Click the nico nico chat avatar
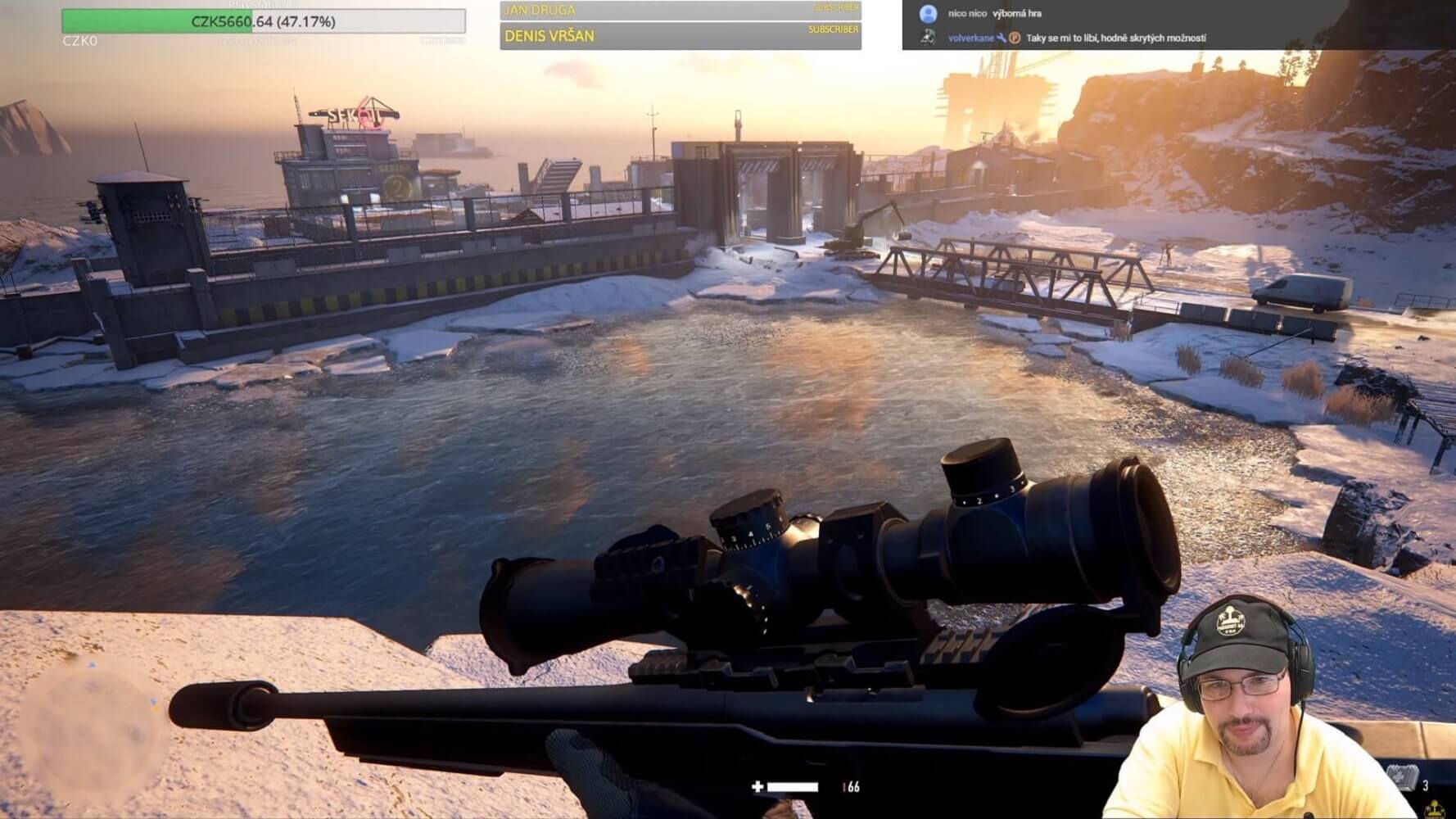Screen dimensions: 1456x819 (x=928, y=14)
